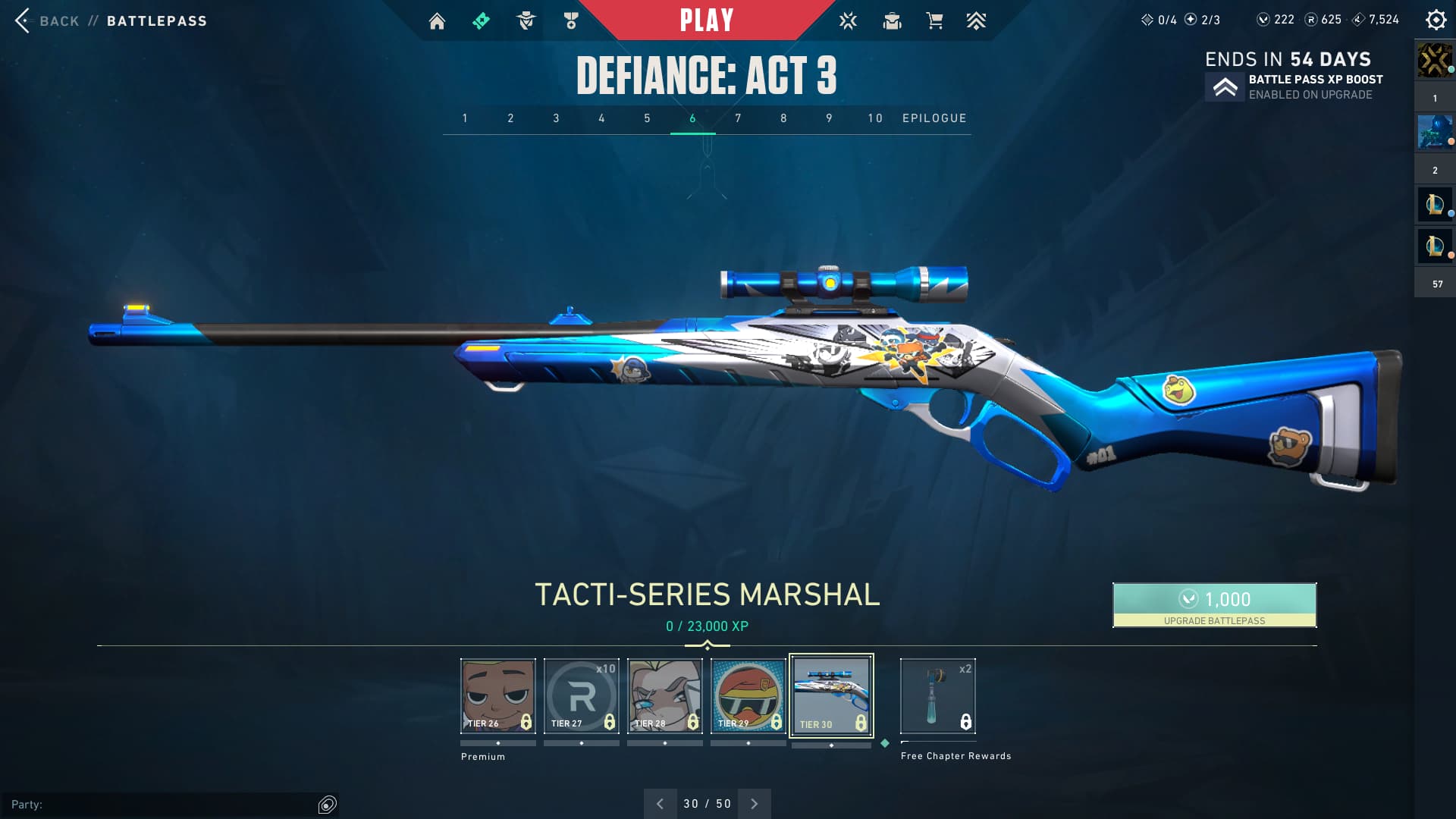The height and width of the screenshot is (819, 1456).
Task: Go back from the Battlepass screen
Action: pyautogui.click(x=45, y=20)
